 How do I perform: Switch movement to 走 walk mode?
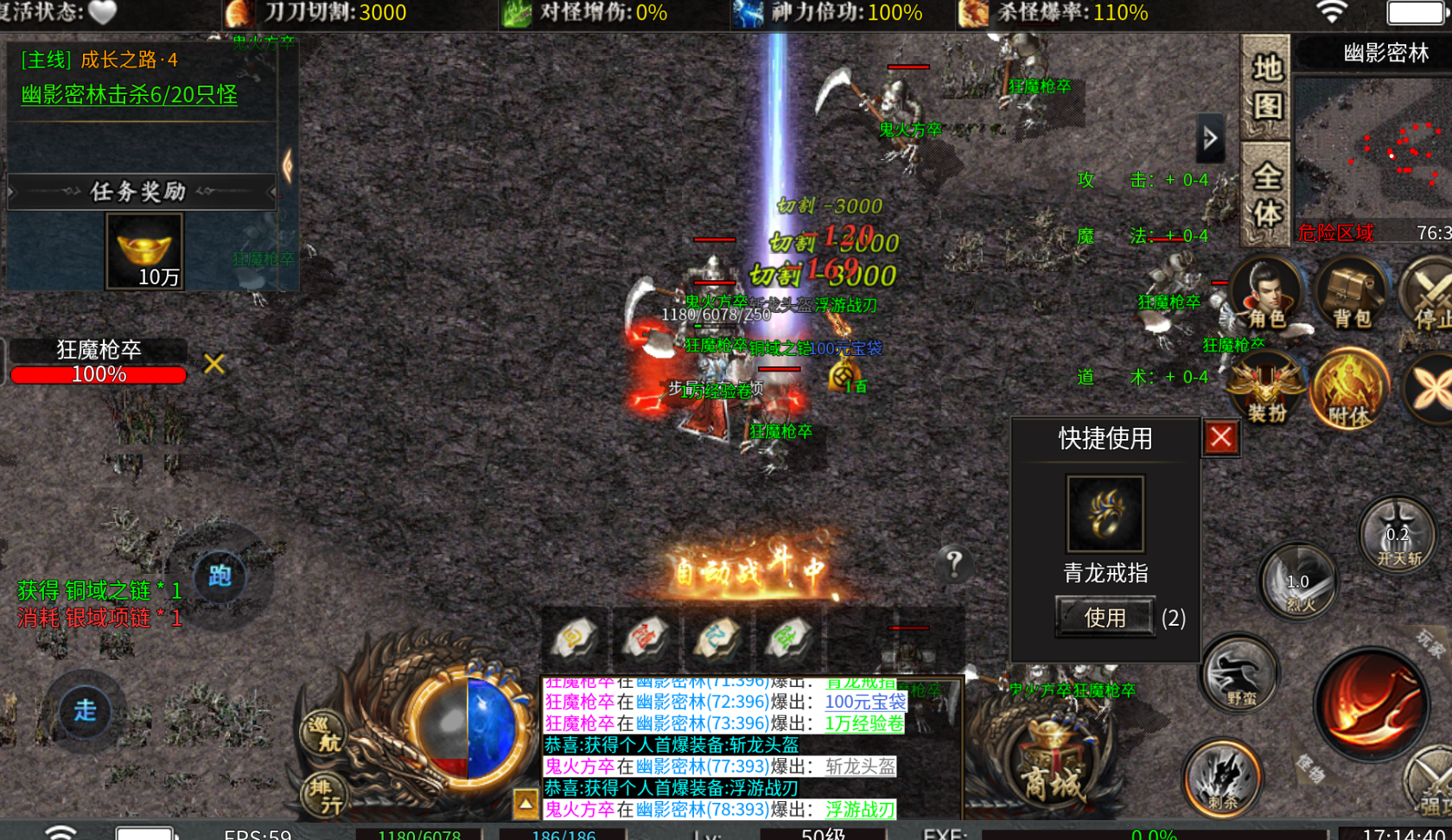[85, 710]
